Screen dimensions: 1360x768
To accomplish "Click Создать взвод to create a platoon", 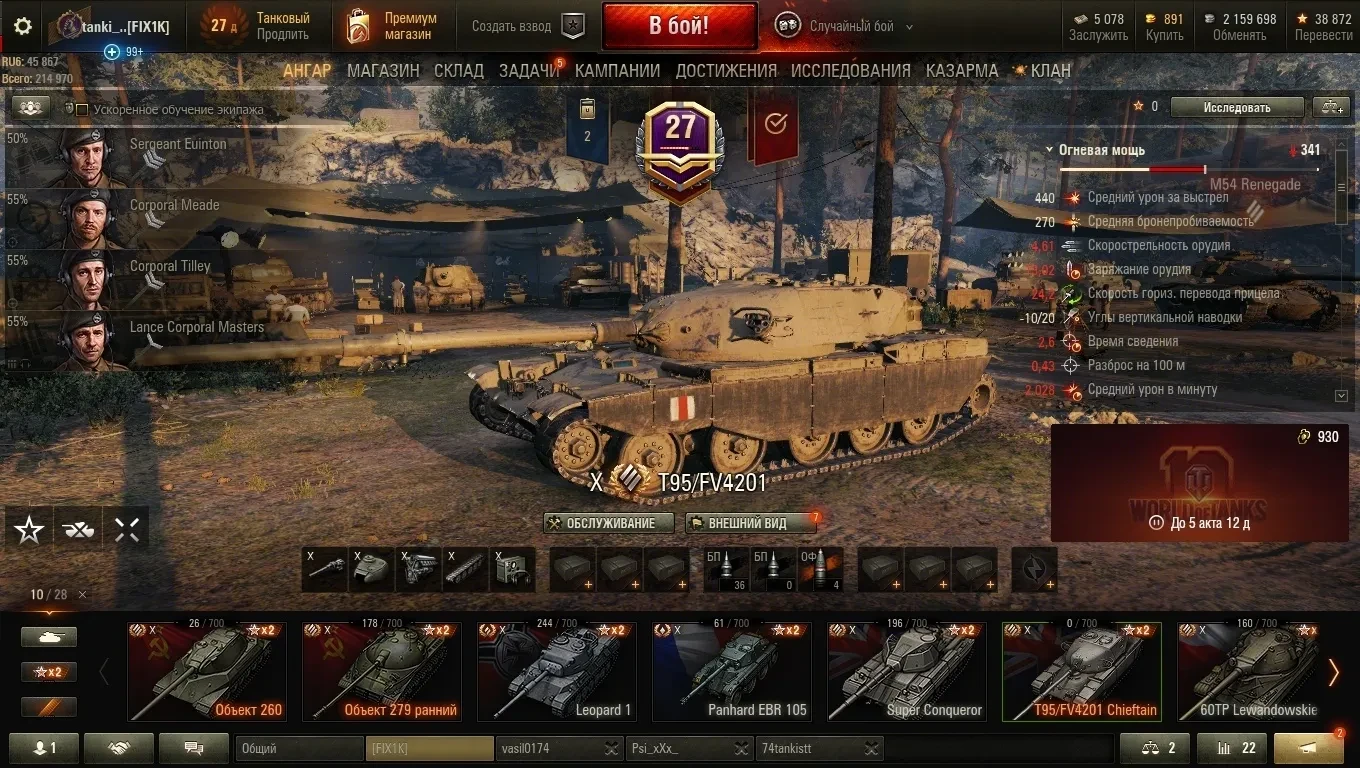I will 527,26.
